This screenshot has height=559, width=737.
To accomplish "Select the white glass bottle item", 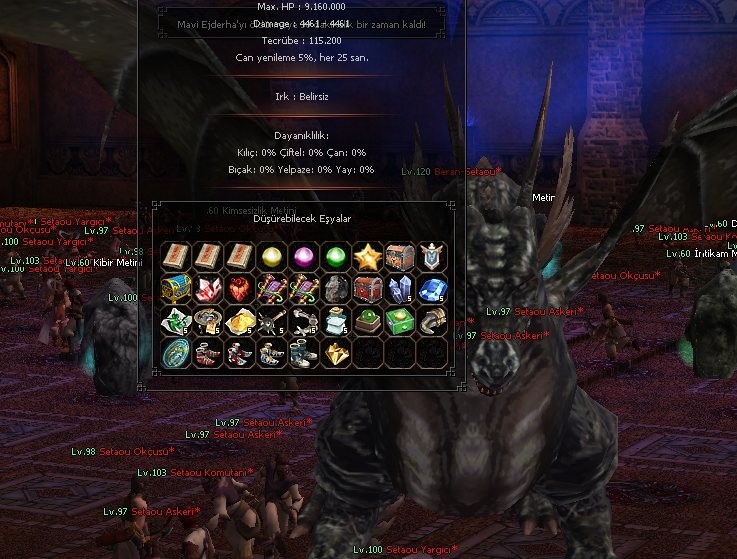I will point(336,320).
